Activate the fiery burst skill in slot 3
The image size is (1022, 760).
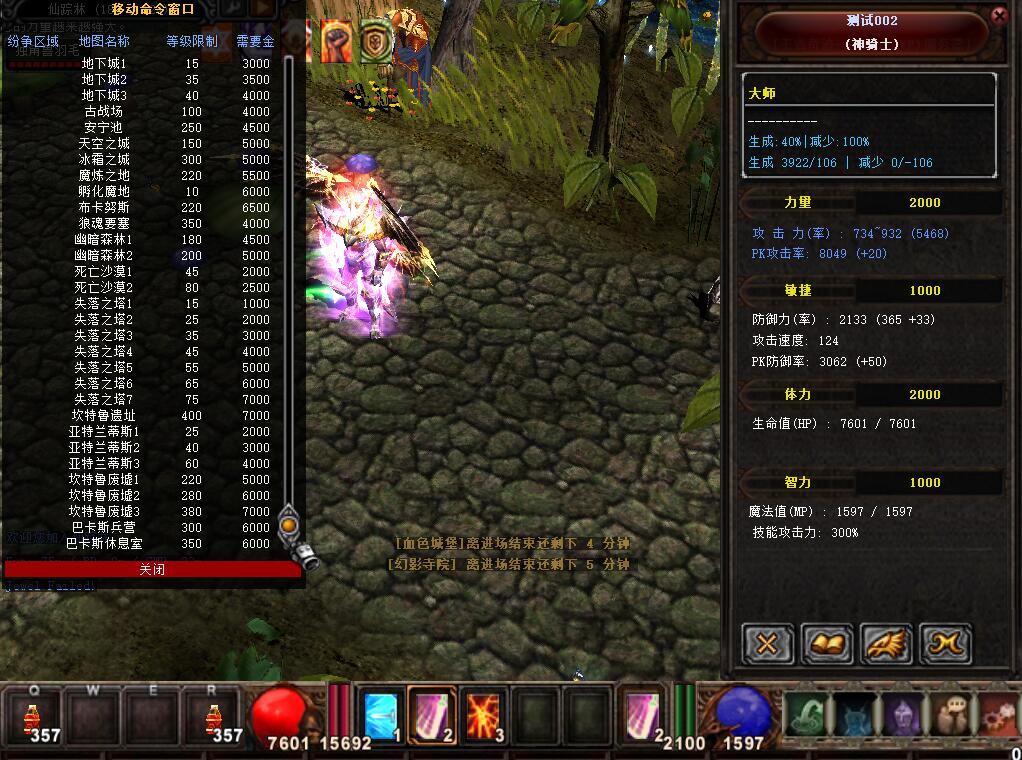point(485,716)
